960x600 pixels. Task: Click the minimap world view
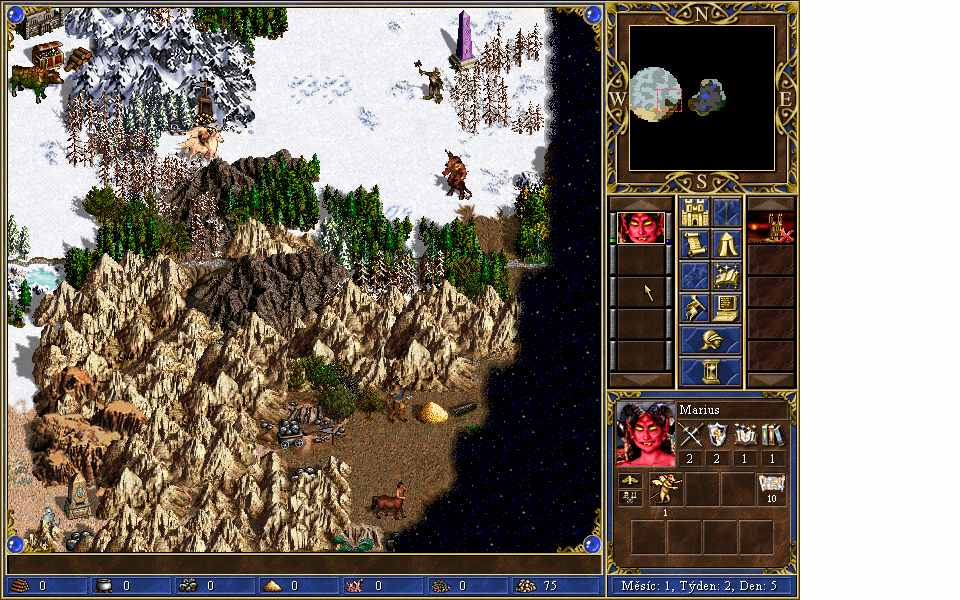coord(702,98)
